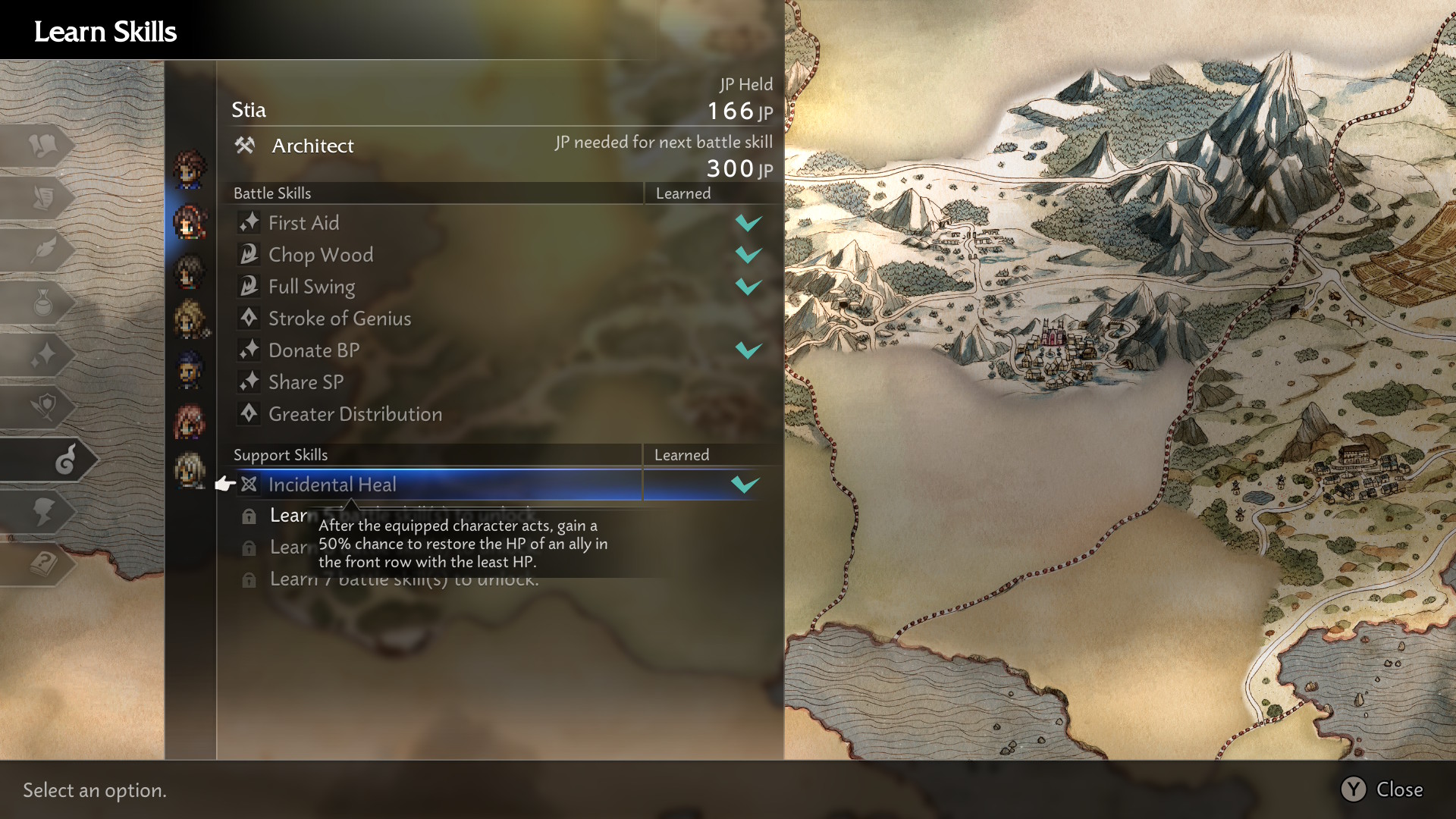Select the Incidental Heal support skill
Image resolution: width=1456 pixels, height=819 pixels.
(x=332, y=485)
